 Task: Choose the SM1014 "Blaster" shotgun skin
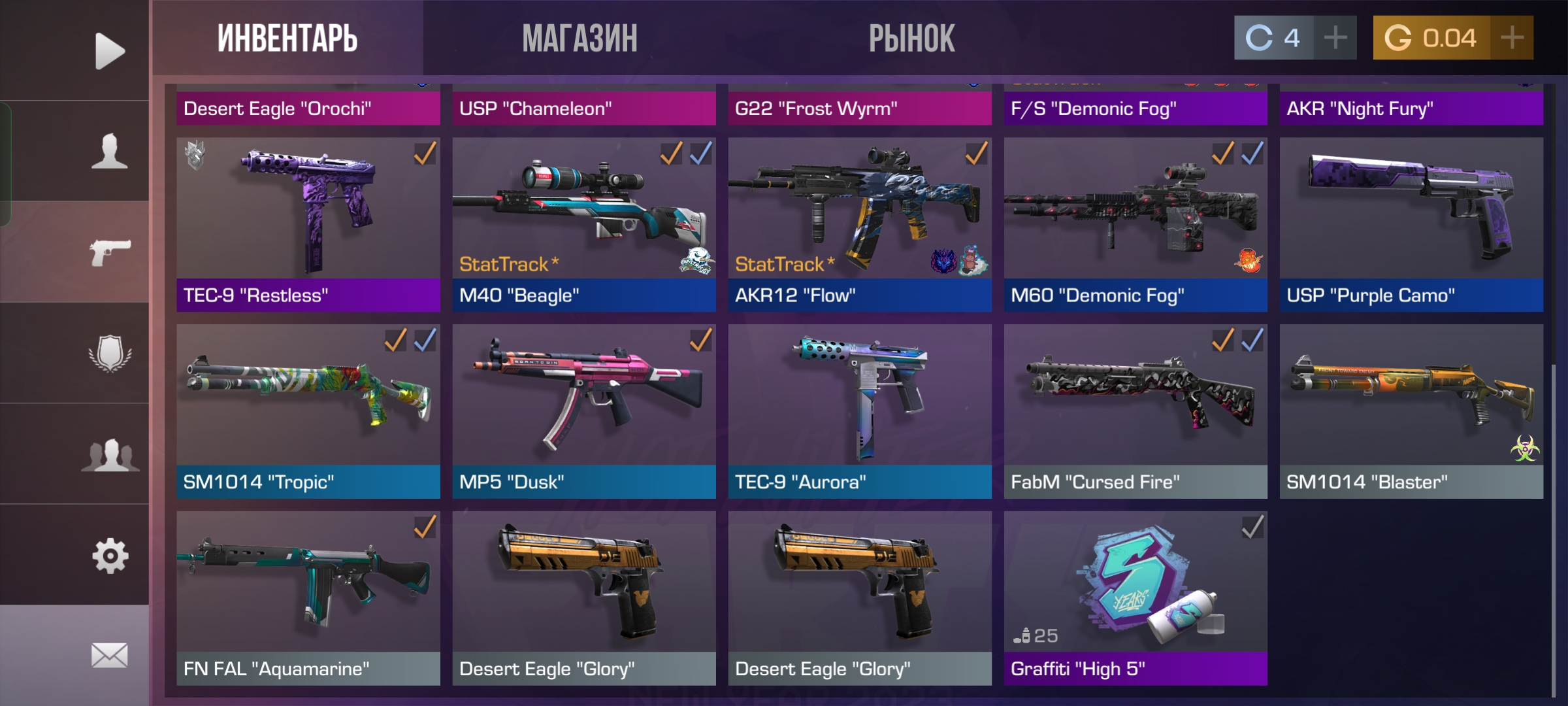(1411, 411)
